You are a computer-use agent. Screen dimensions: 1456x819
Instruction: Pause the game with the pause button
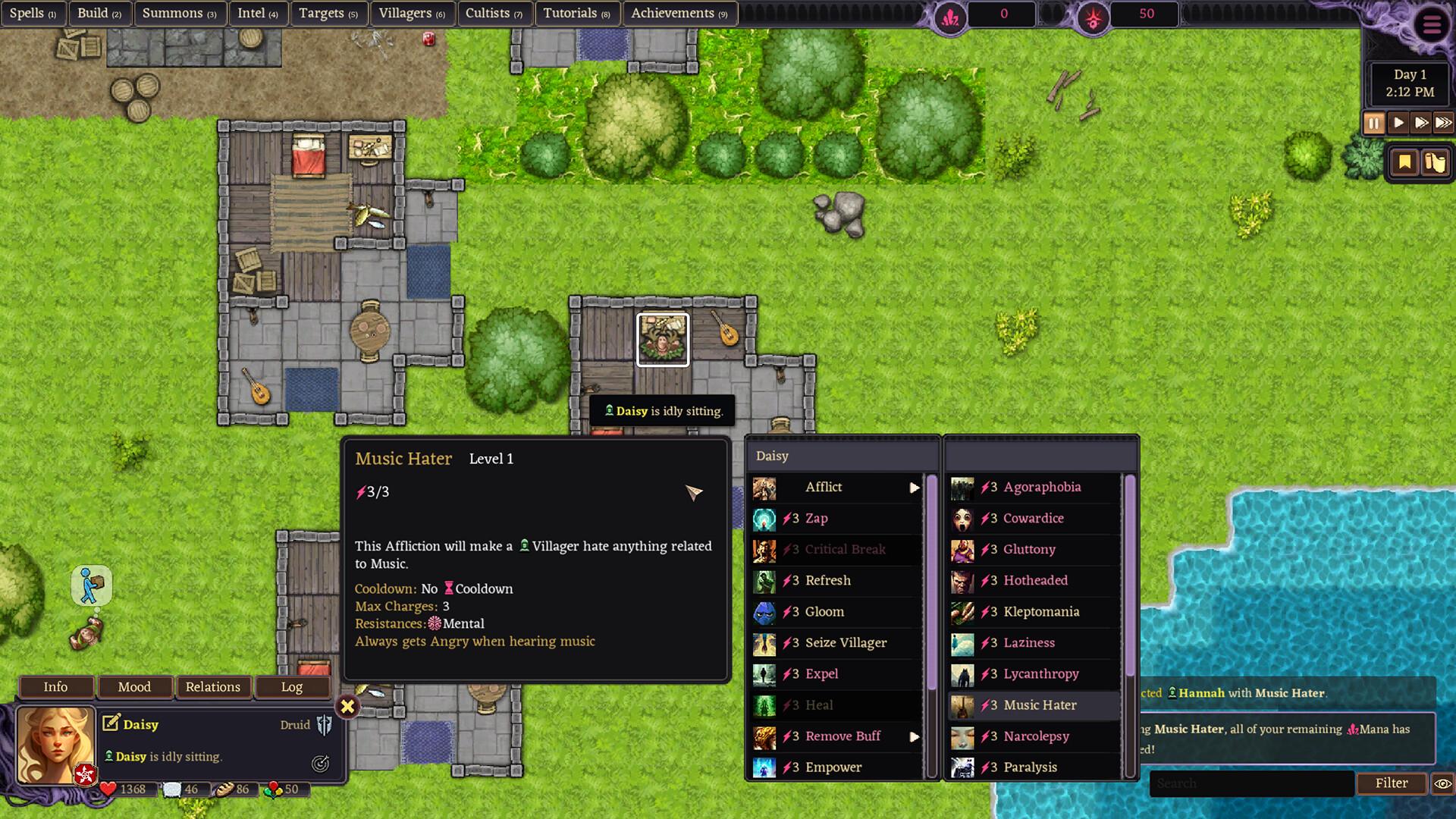[1374, 122]
